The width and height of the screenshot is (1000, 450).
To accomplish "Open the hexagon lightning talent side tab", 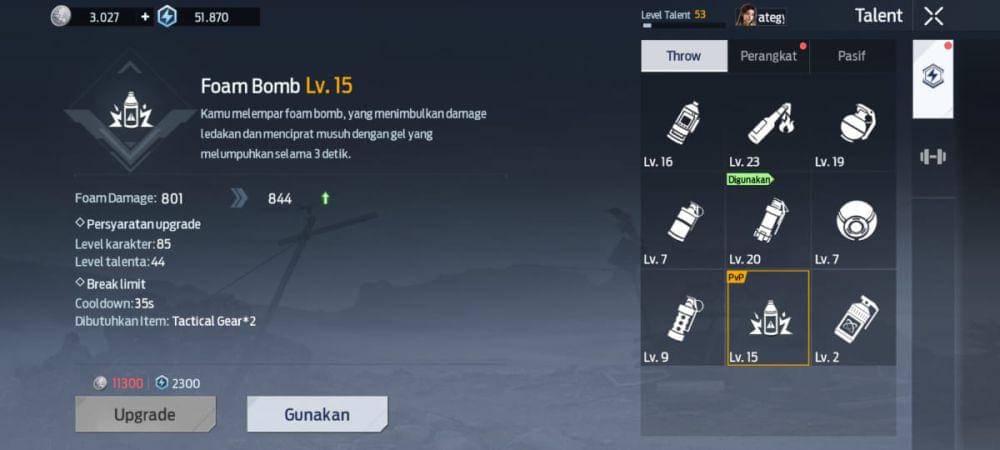I will [x=933, y=77].
